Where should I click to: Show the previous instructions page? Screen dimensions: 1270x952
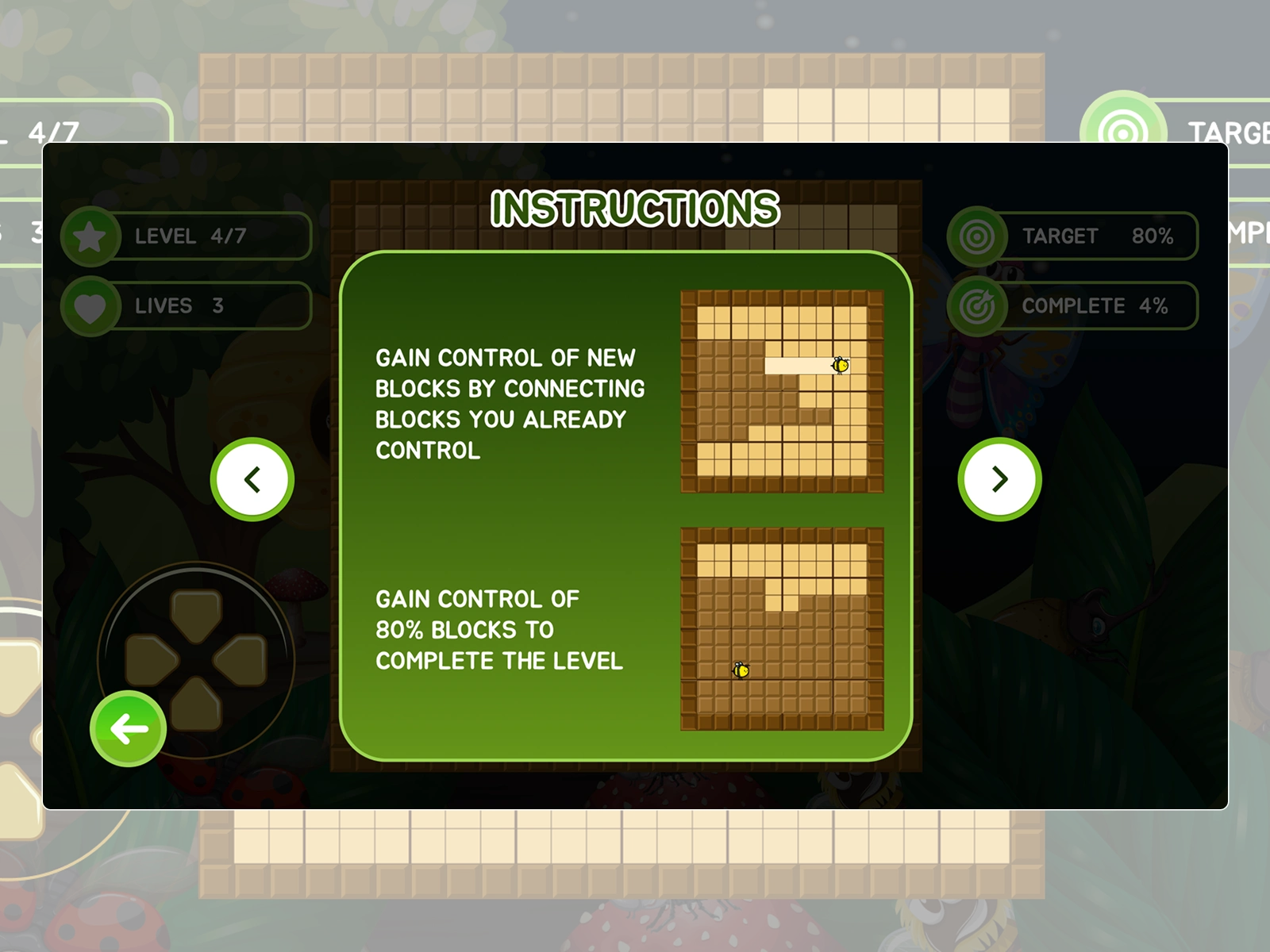(x=252, y=479)
